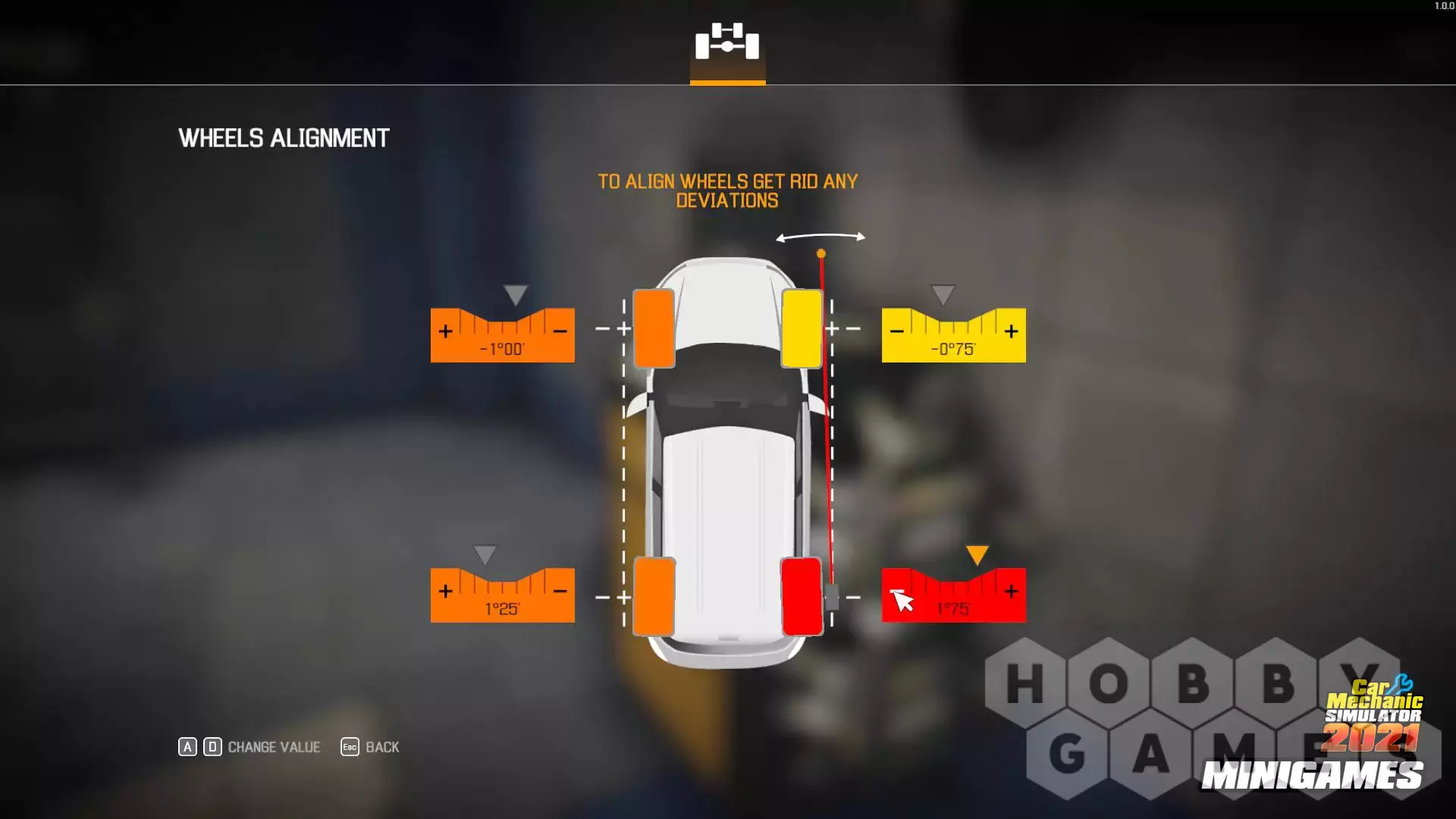This screenshot has width=1456, height=819.
Task: Click the minus on the -1°00' gauge
Action: [x=560, y=331]
